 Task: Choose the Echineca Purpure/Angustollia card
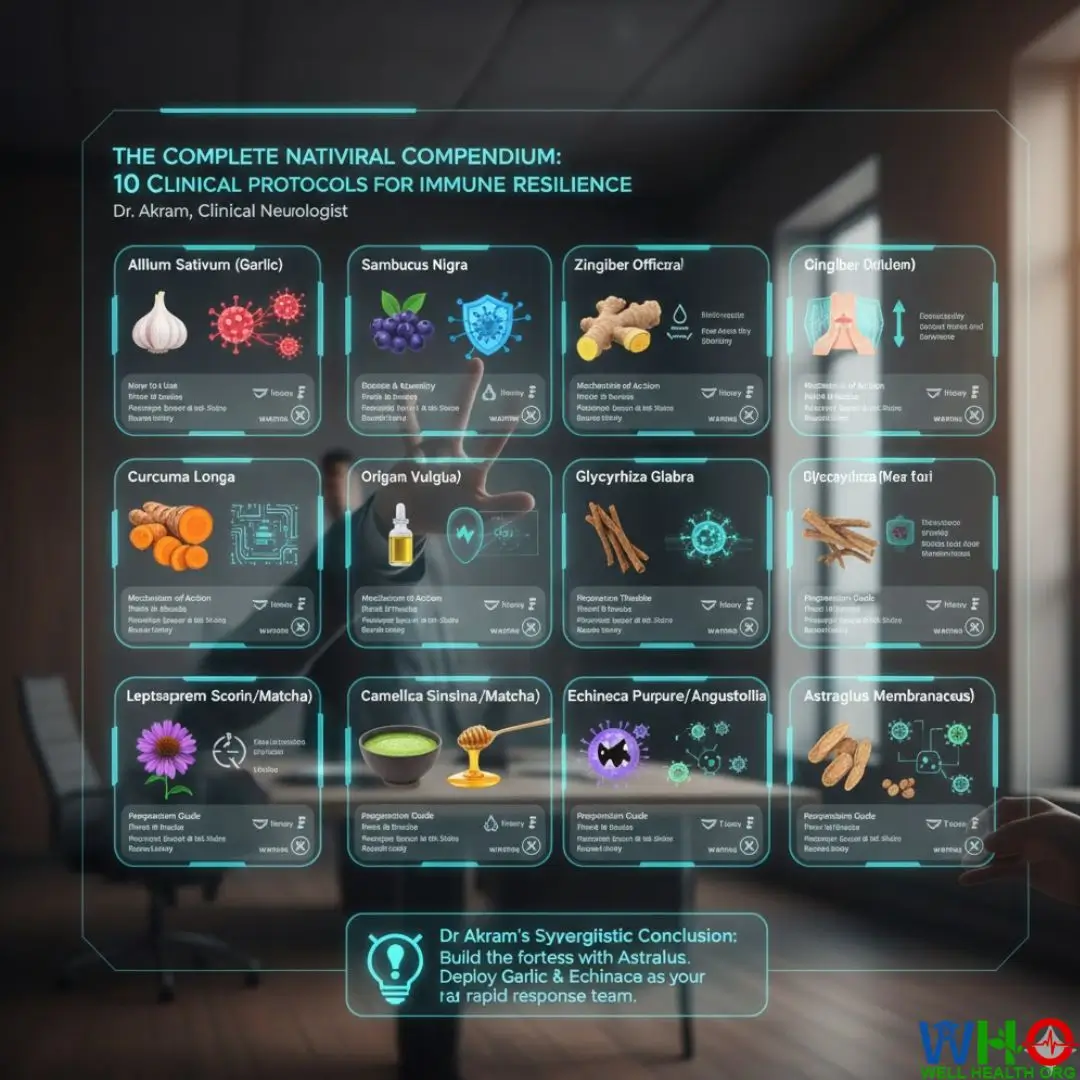point(665,772)
